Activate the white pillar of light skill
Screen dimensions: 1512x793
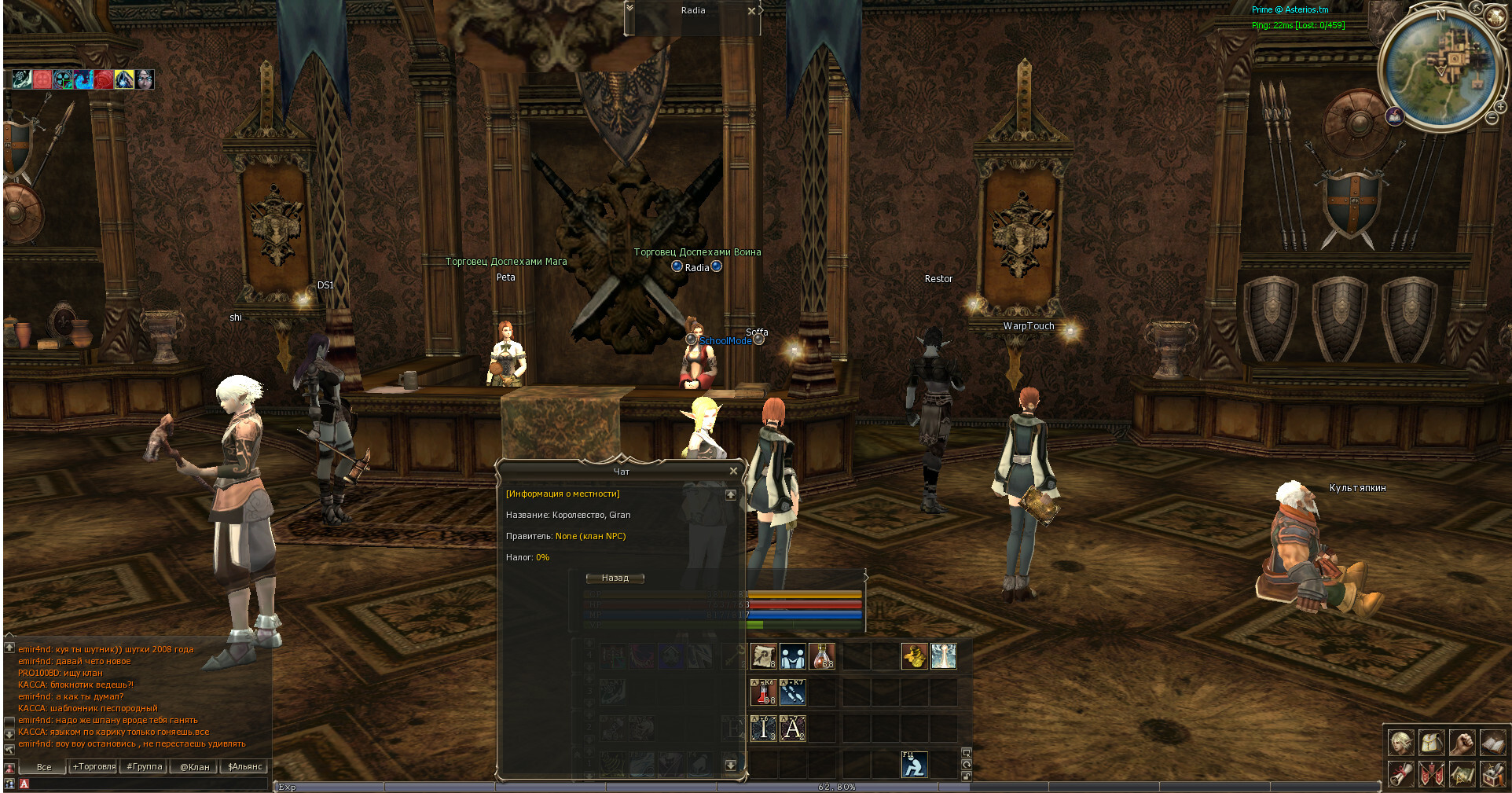pos(943,655)
